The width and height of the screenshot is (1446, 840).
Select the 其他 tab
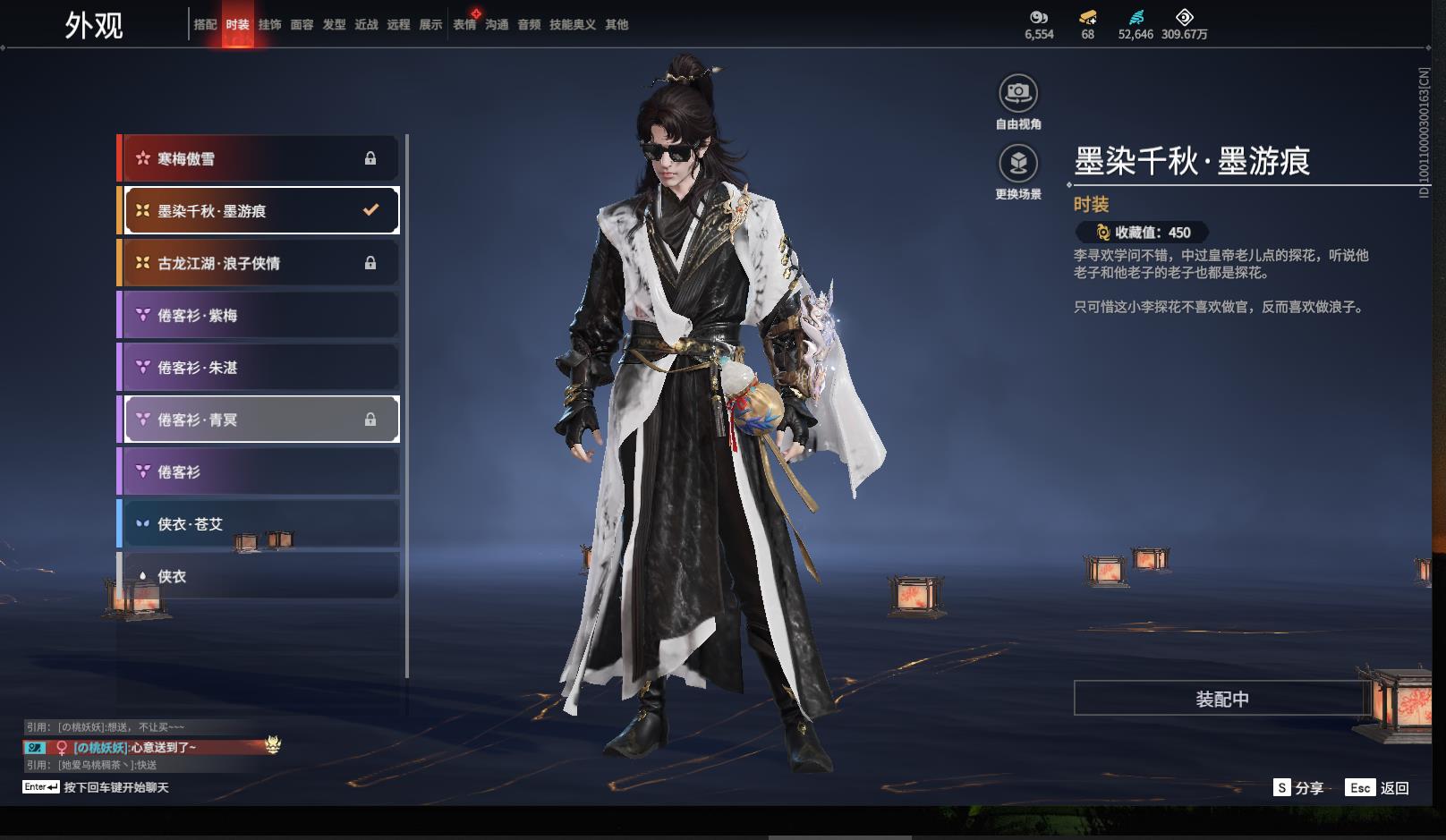click(617, 25)
